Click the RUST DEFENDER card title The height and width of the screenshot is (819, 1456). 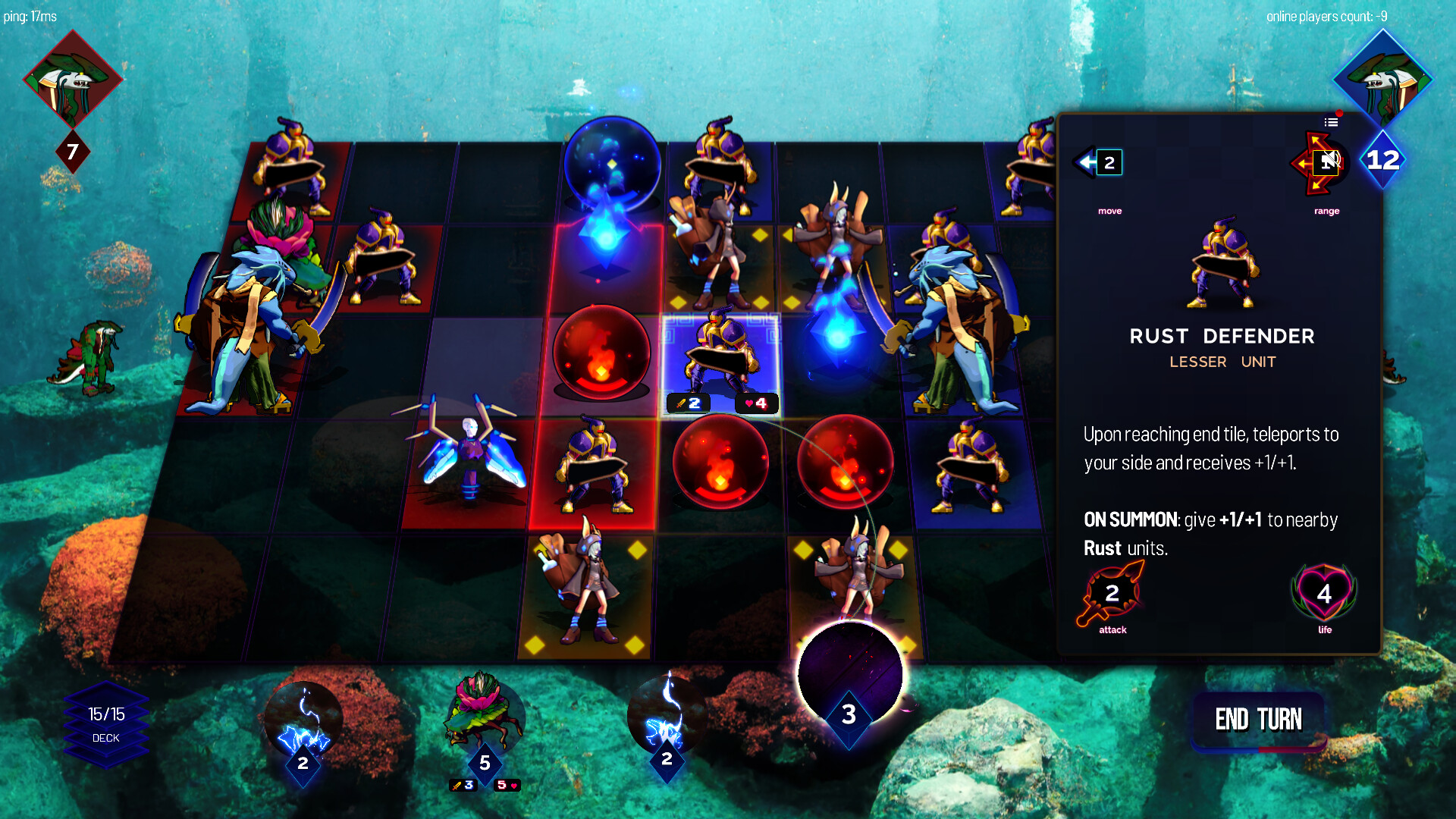1222,336
